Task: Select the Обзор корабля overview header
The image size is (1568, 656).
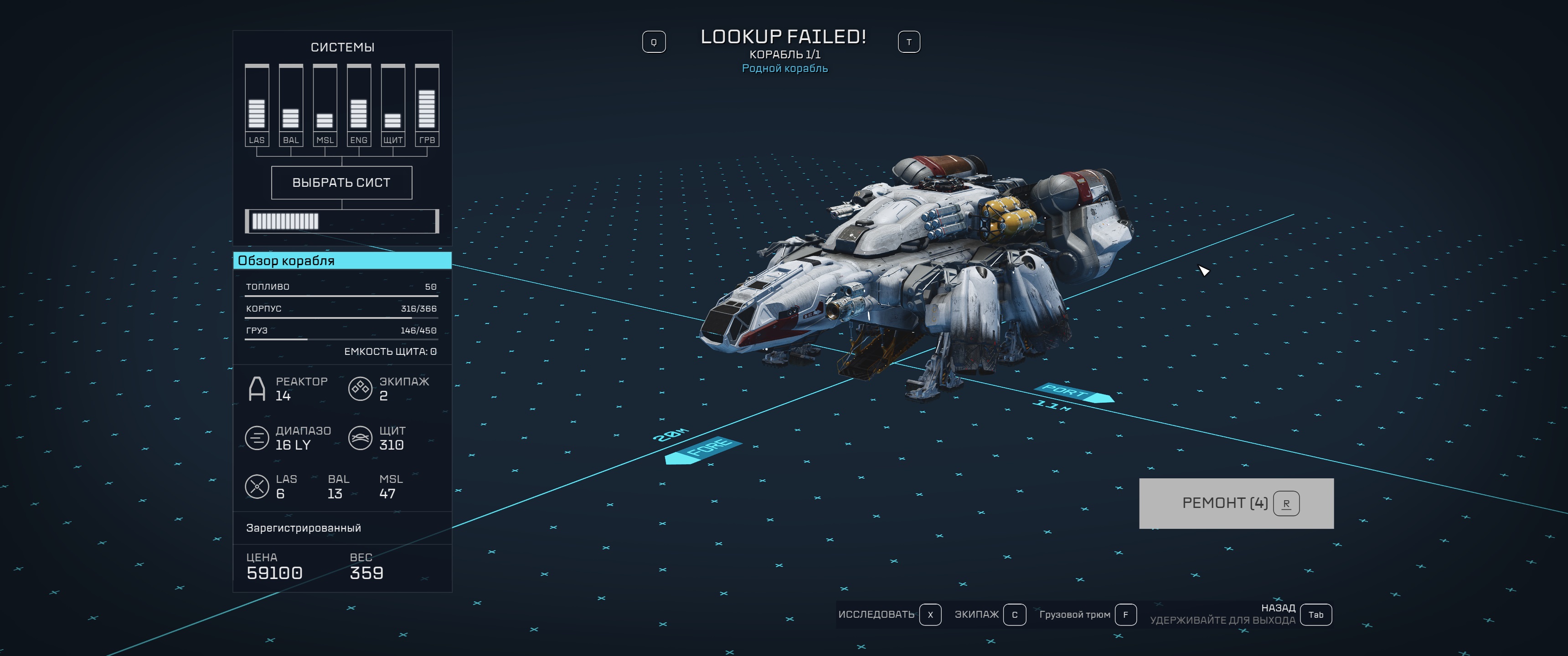Action: (342, 261)
